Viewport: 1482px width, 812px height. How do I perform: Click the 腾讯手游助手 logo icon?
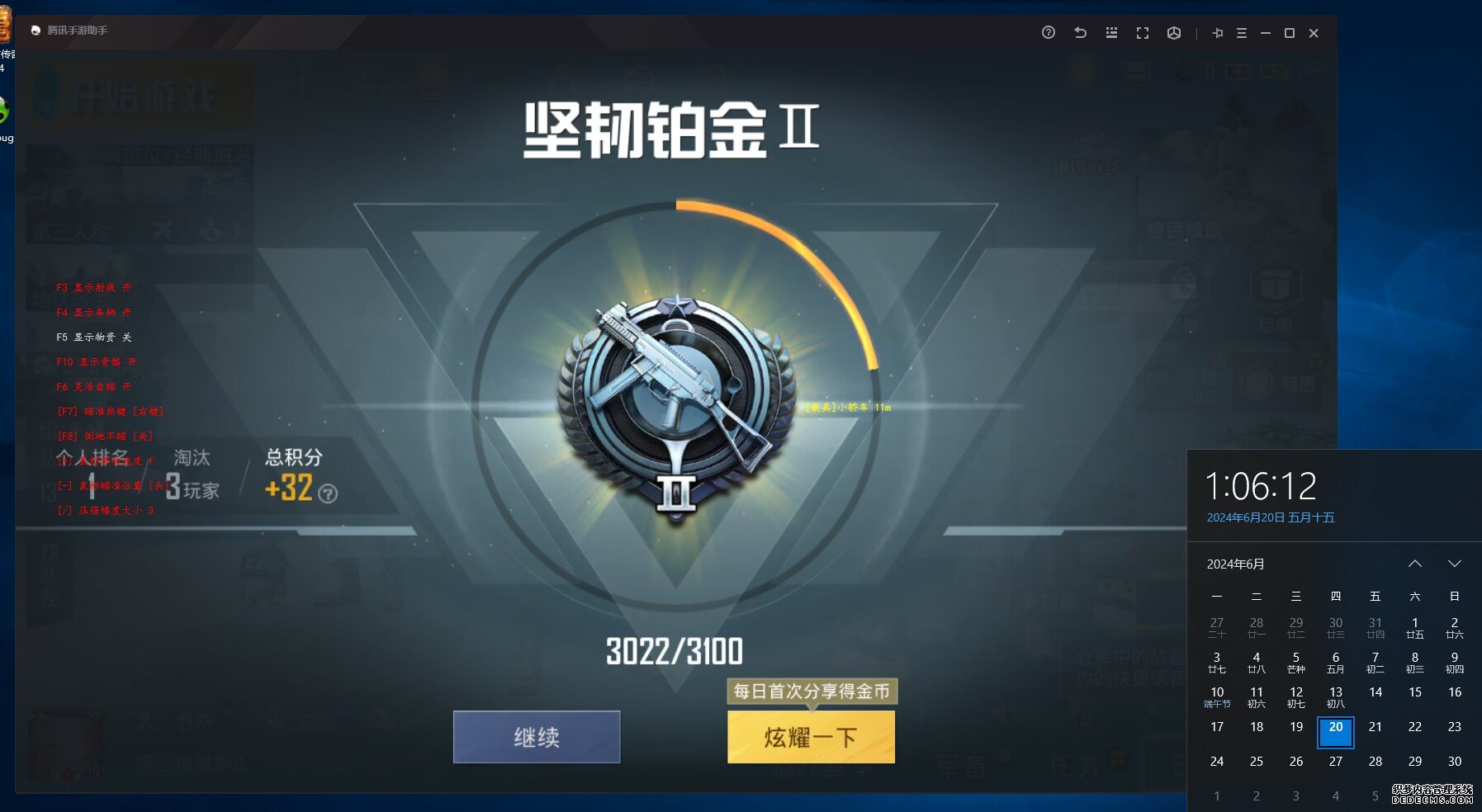34,30
